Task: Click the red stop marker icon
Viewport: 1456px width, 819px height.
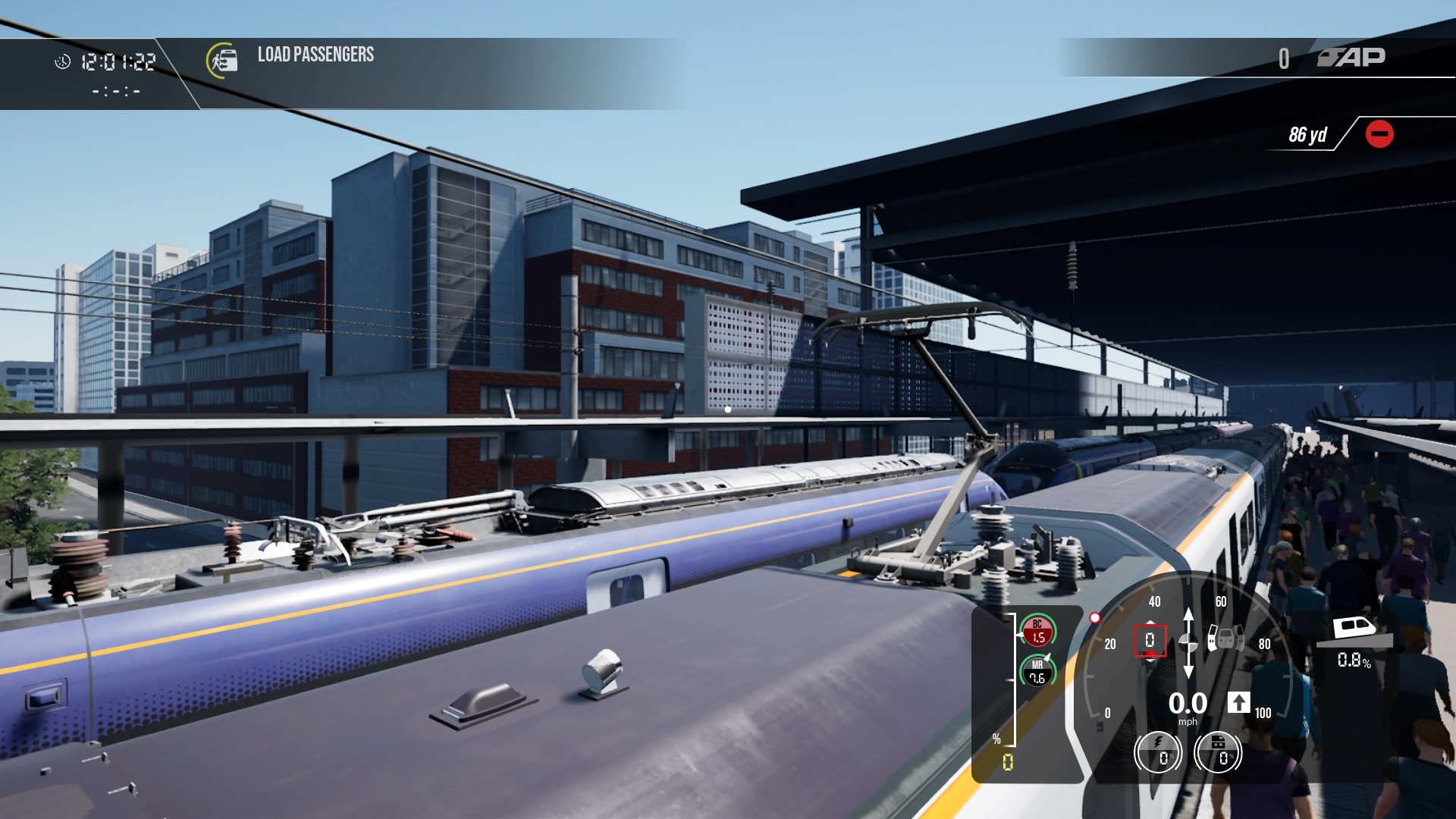Action: pyautogui.click(x=1379, y=134)
